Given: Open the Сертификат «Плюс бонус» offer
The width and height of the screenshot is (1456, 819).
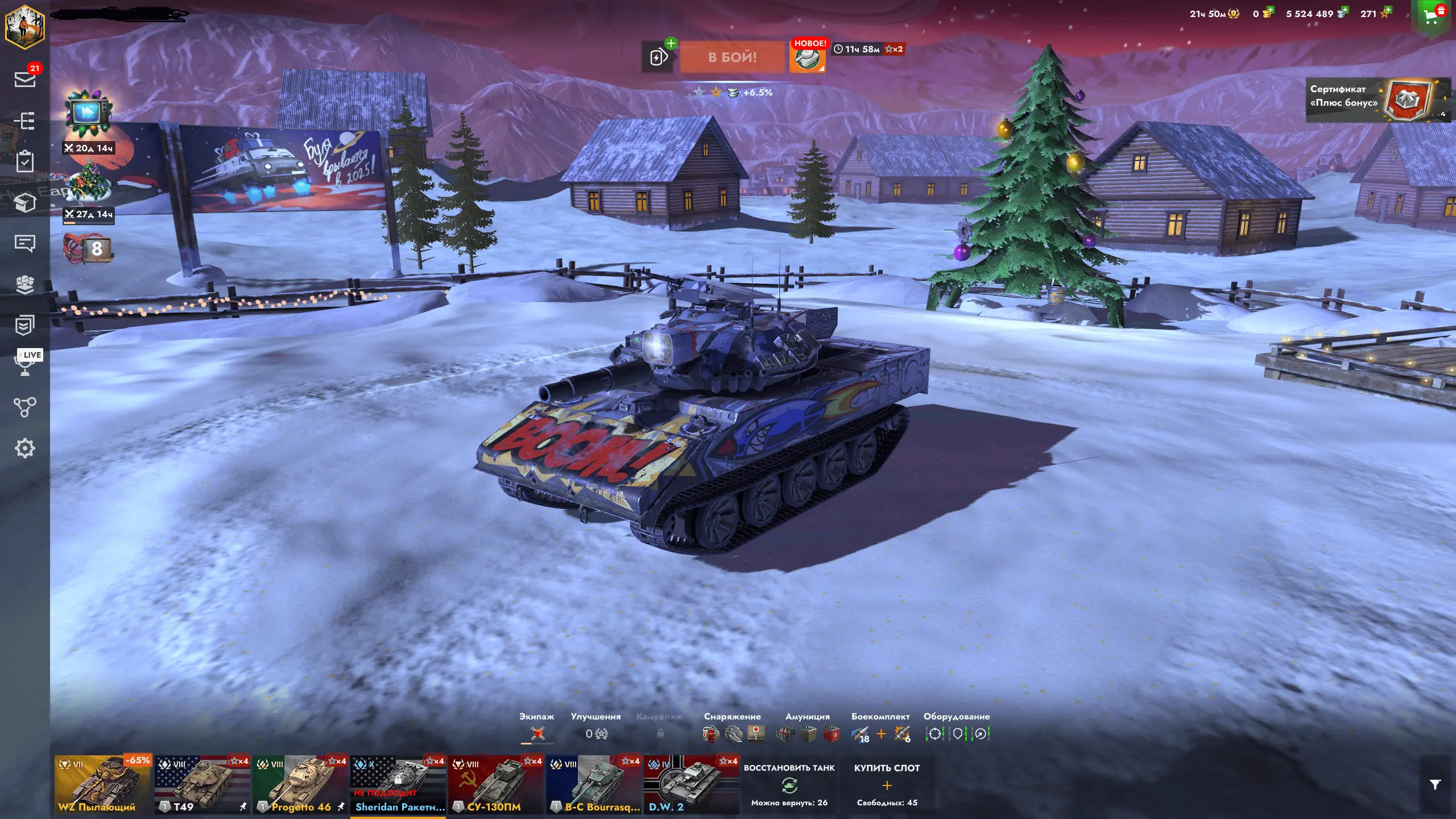Looking at the screenshot, I should [x=1375, y=100].
